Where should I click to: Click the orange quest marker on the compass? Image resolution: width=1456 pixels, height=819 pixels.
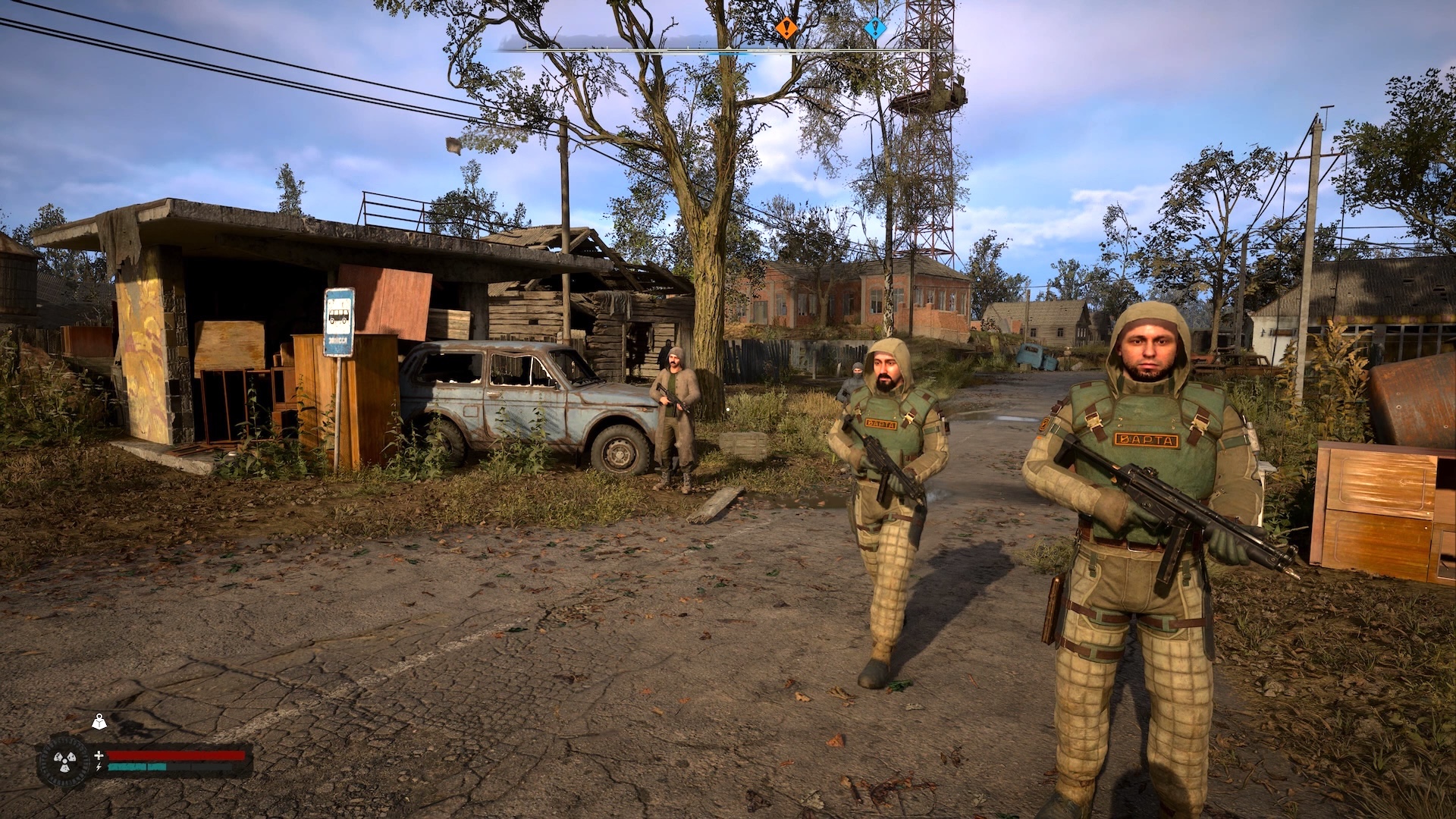click(786, 30)
